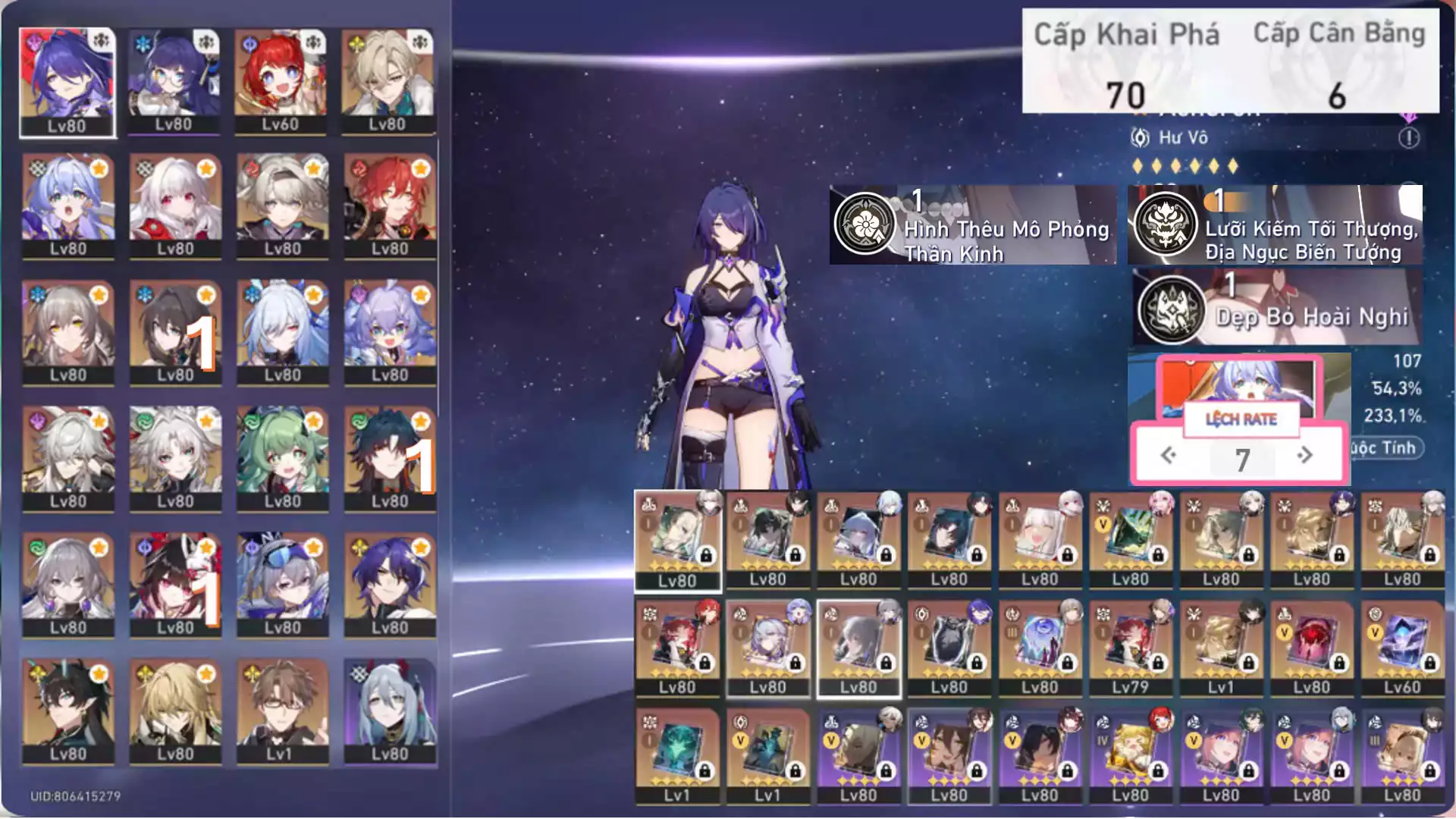This screenshot has height=819, width=1456.
Task: Open the info icon beside Hư Vô
Action: pos(1408,138)
